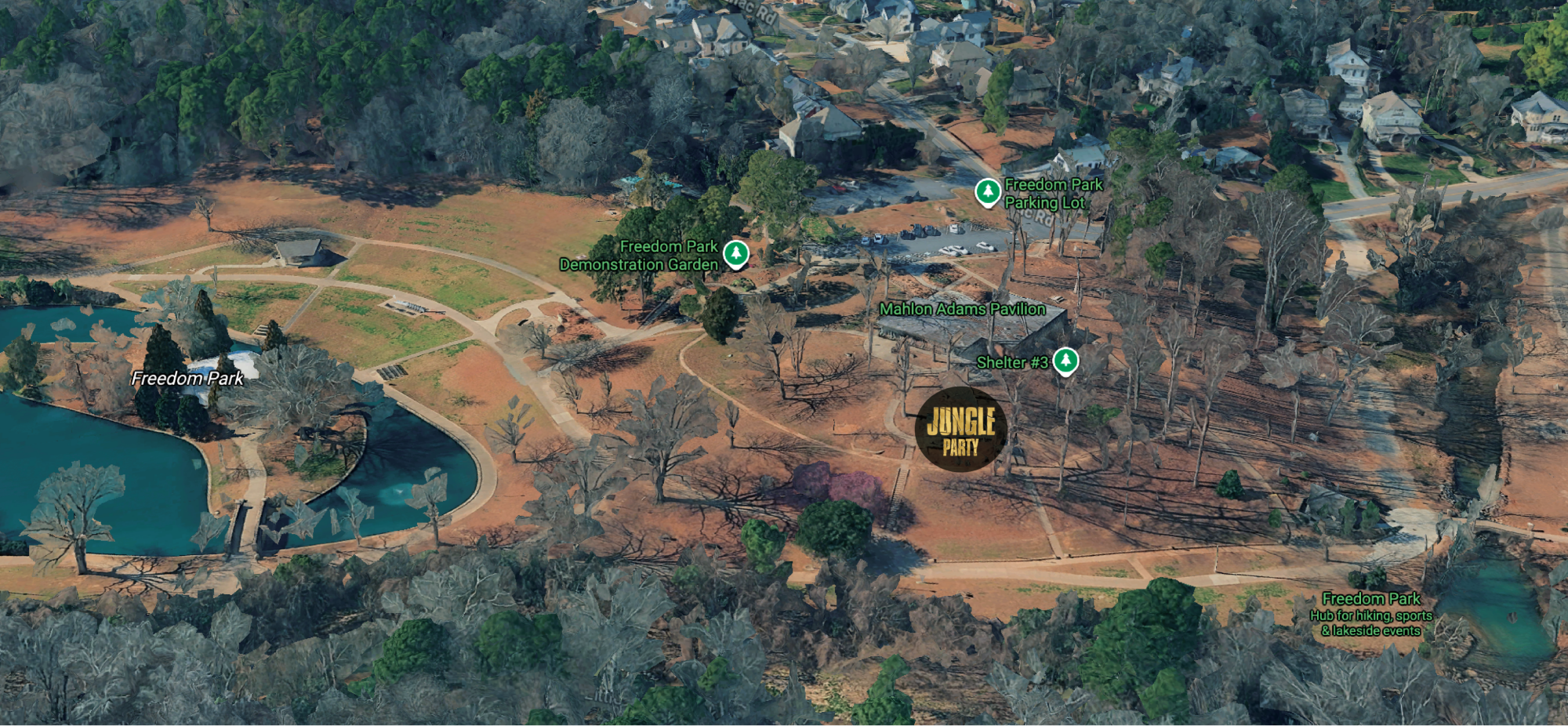1568x726 pixels.
Task: Select the Freedom Park Parking Lot pin
Action: pyautogui.click(x=987, y=192)
